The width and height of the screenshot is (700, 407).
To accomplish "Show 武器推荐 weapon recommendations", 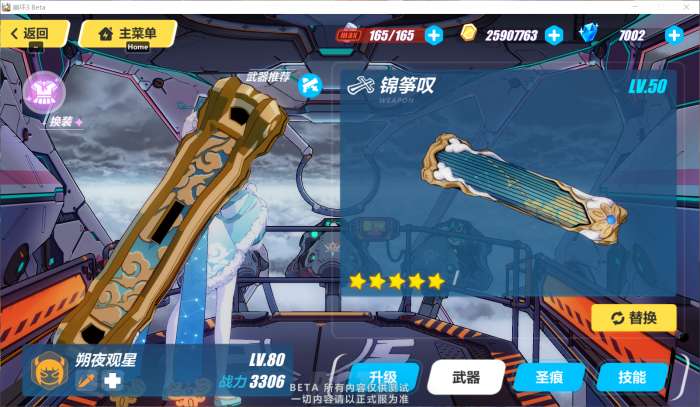I will click(x=310, y=83).
